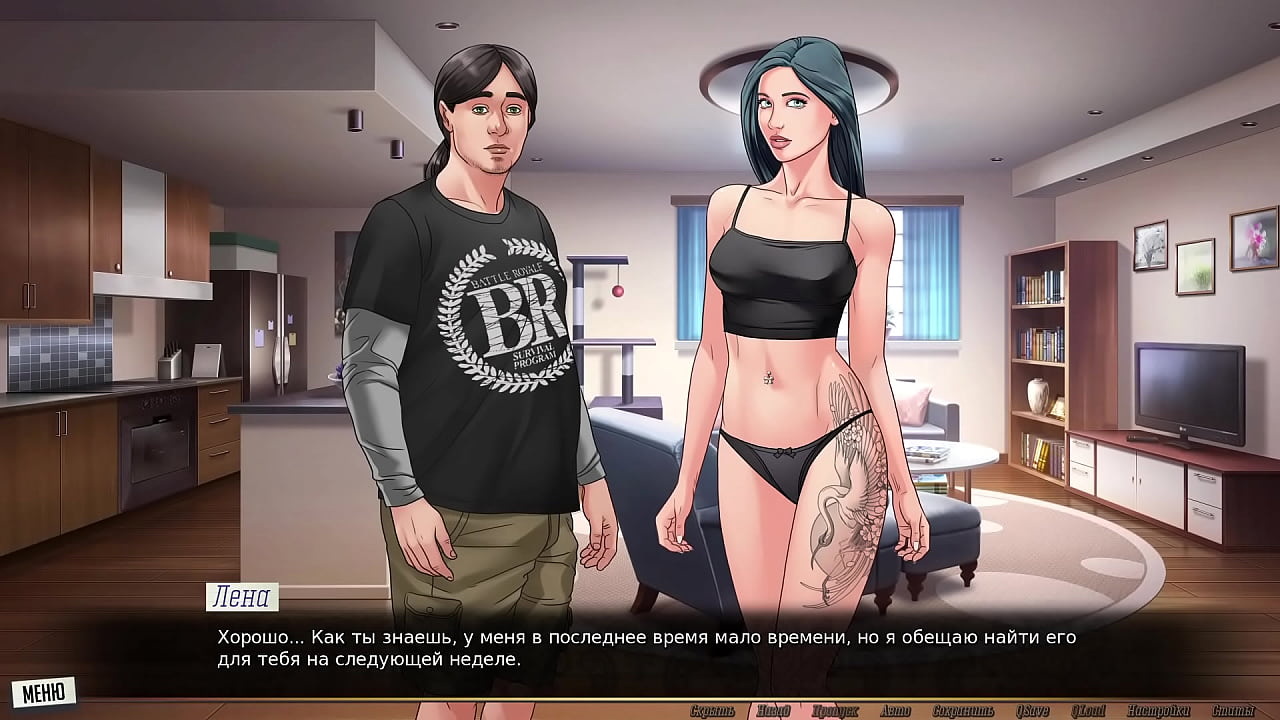Image resolution: width=1280 pixels, height=720 pixels.
Task: Skip dialogue using Пропуск
Action: coord(835,711)
